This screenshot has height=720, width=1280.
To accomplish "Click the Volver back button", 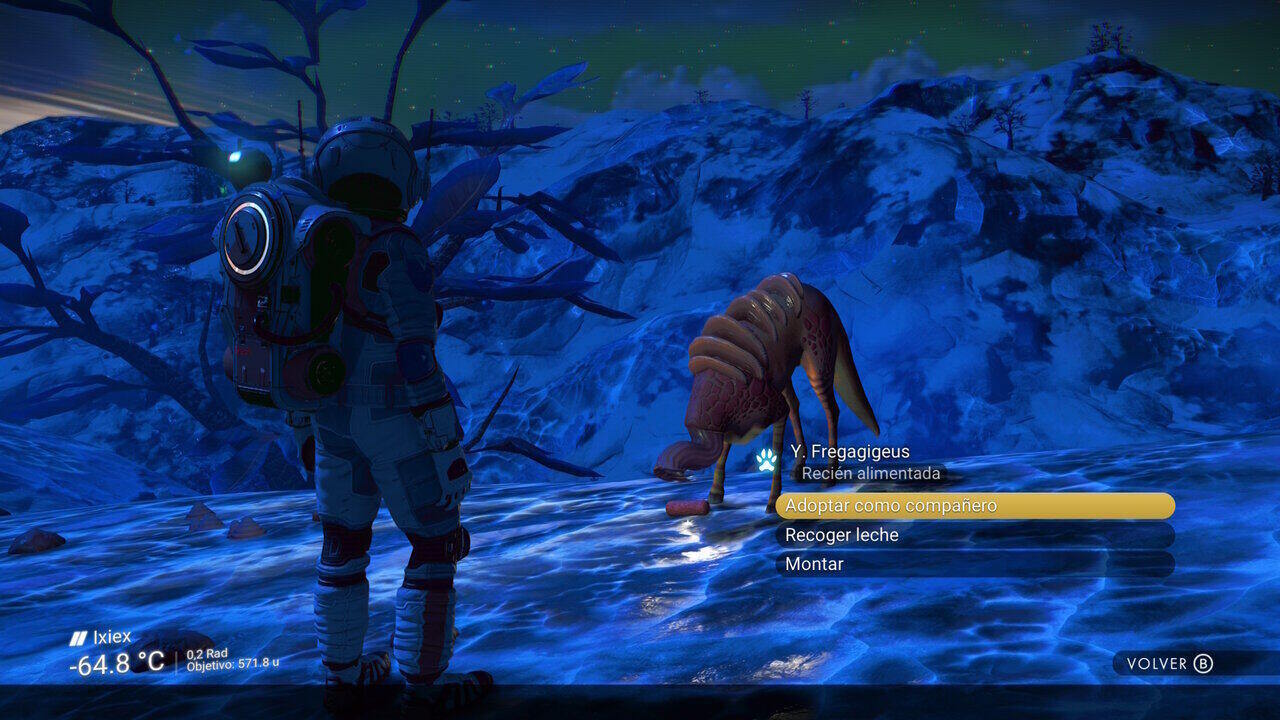I will click(x=1170, y=664).
